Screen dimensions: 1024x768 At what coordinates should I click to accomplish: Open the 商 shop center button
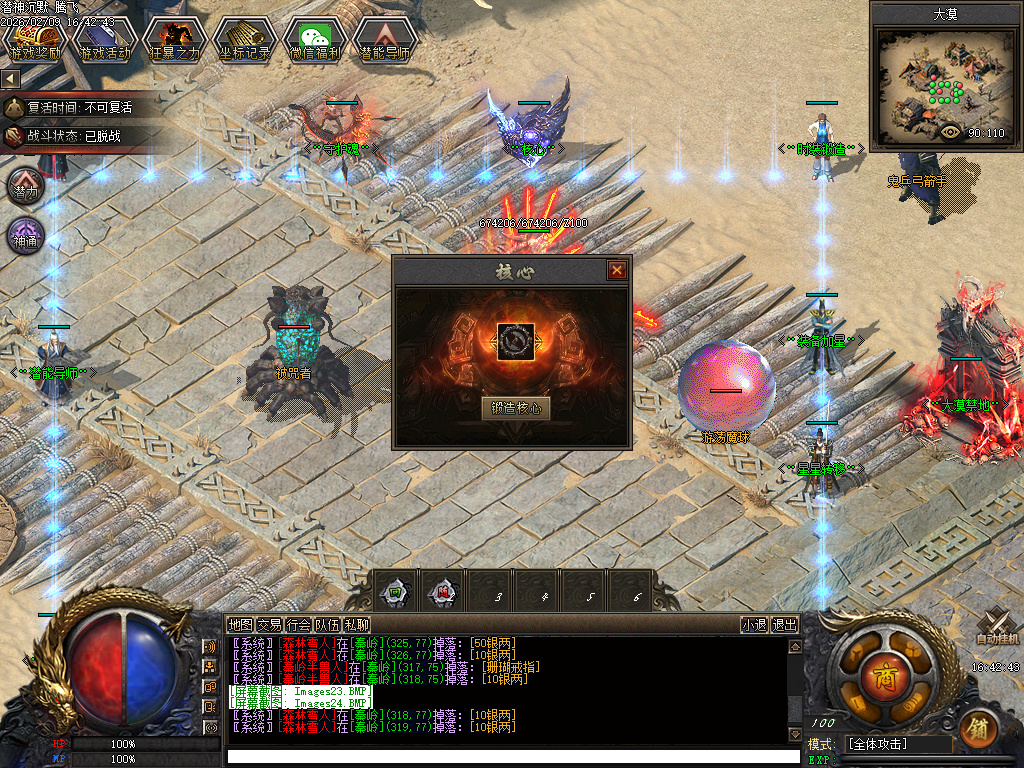(x=883, y=671)
